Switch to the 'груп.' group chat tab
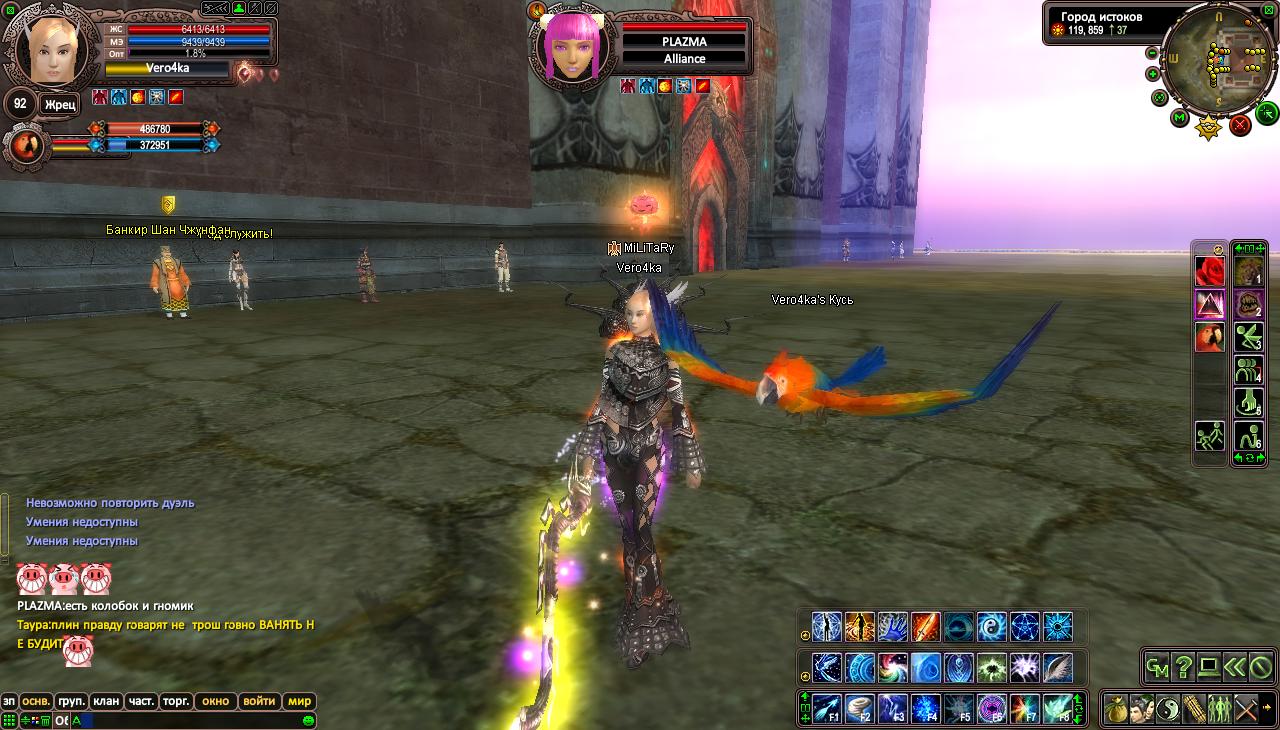Screen dimensions: 1280x730 pos(71,701)
